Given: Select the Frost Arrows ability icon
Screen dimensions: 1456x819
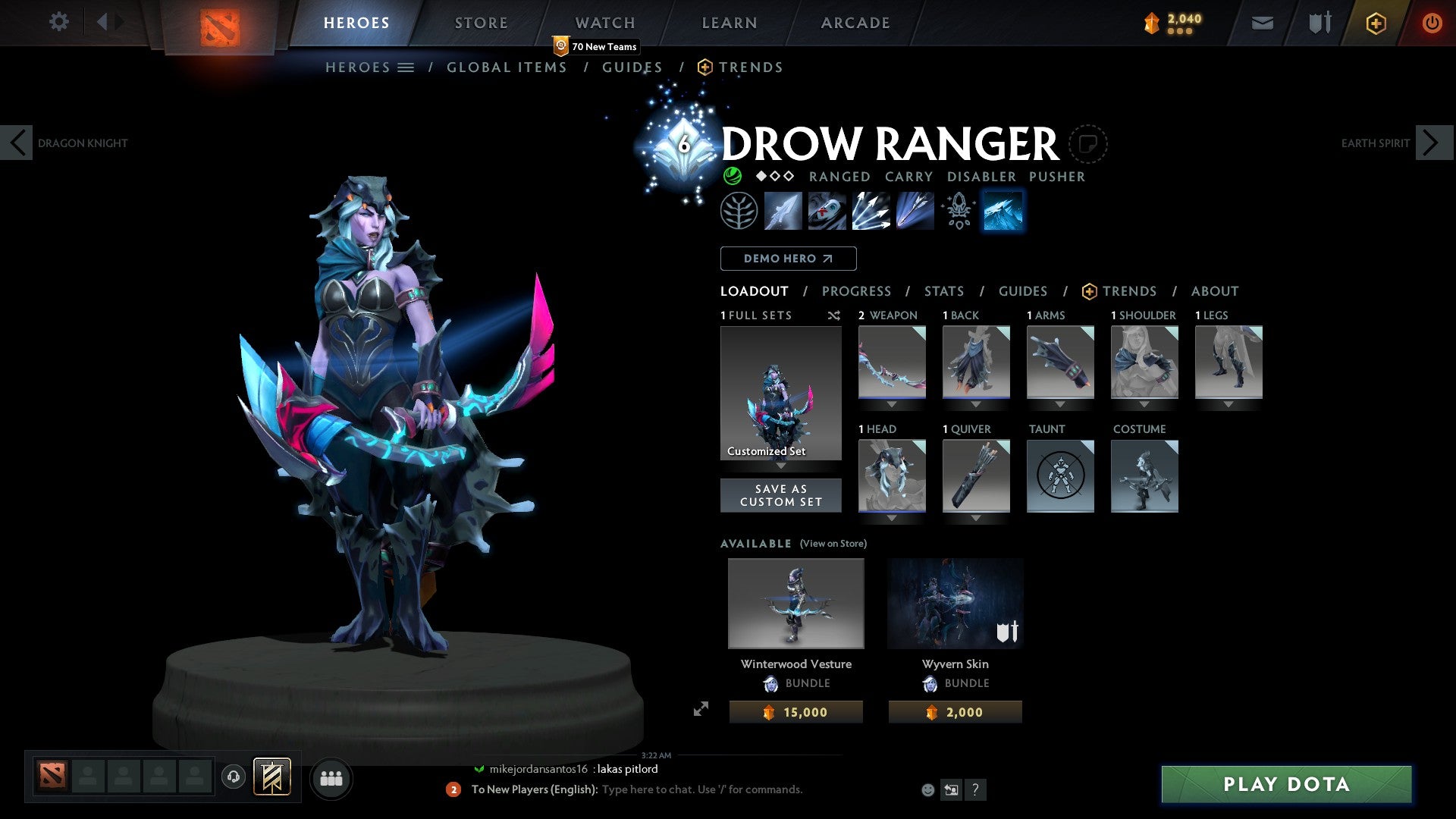Looking at the screenshot, I should point(783,211).
